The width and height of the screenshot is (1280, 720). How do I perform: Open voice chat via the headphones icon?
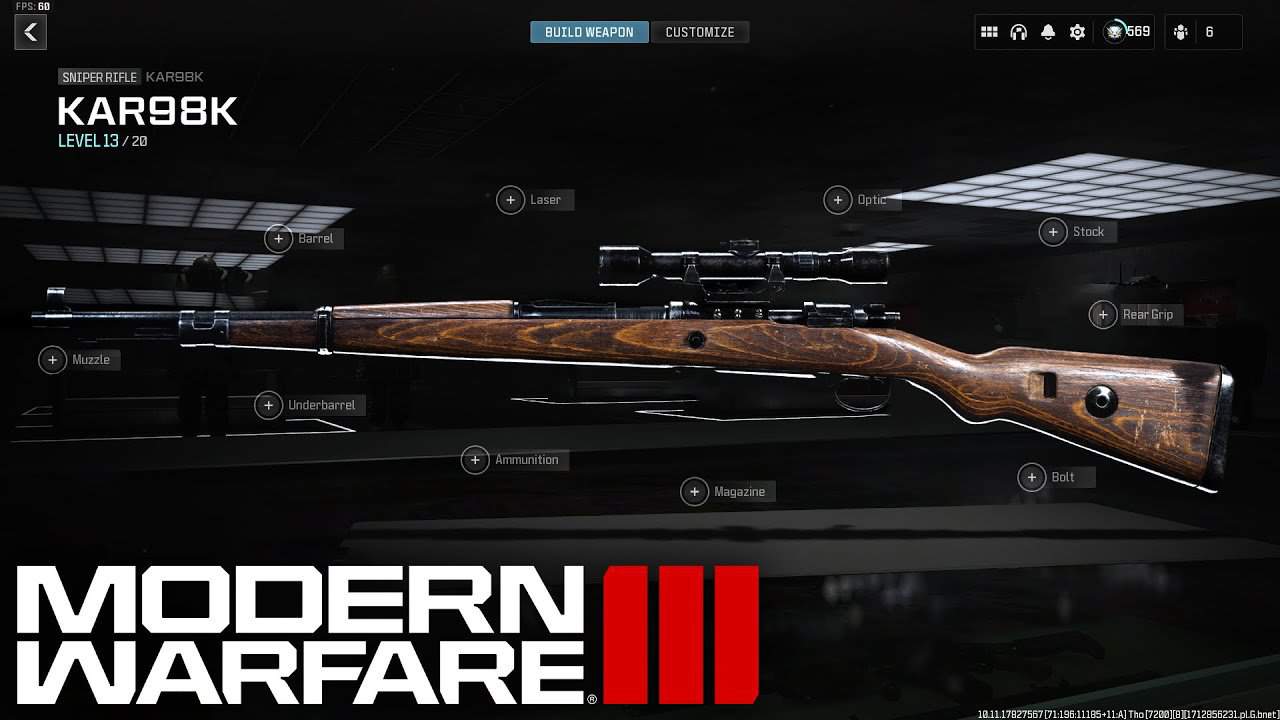(1019, 32)
